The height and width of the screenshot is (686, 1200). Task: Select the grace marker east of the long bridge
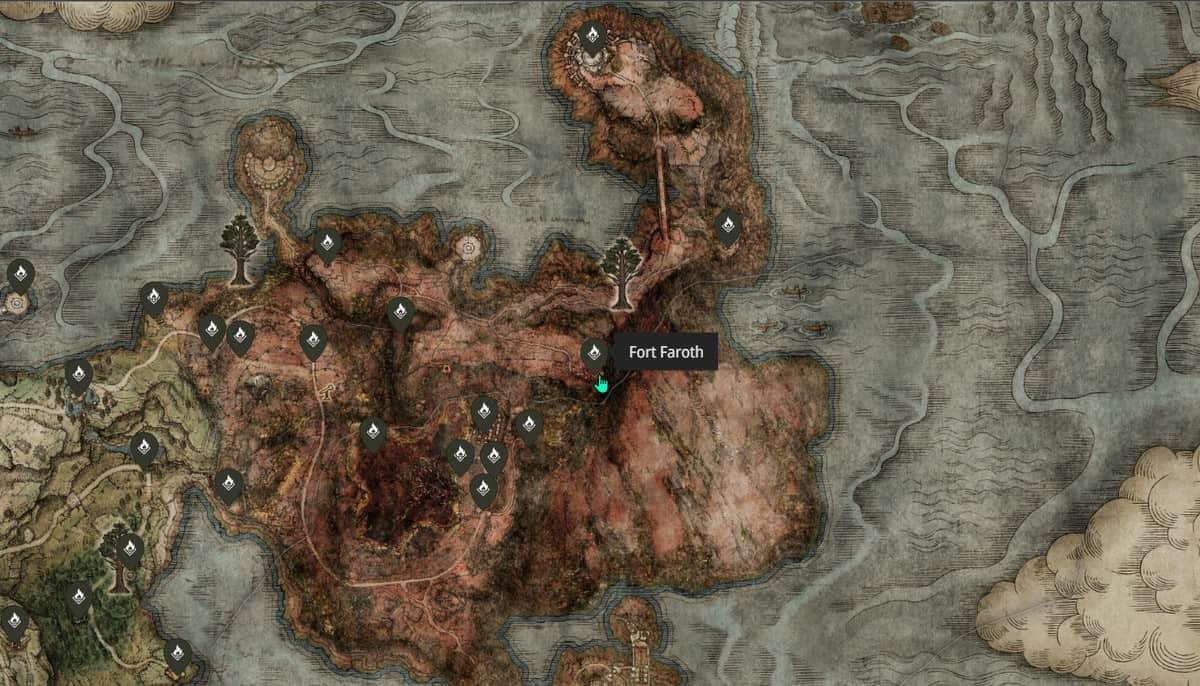pos(728,225)
